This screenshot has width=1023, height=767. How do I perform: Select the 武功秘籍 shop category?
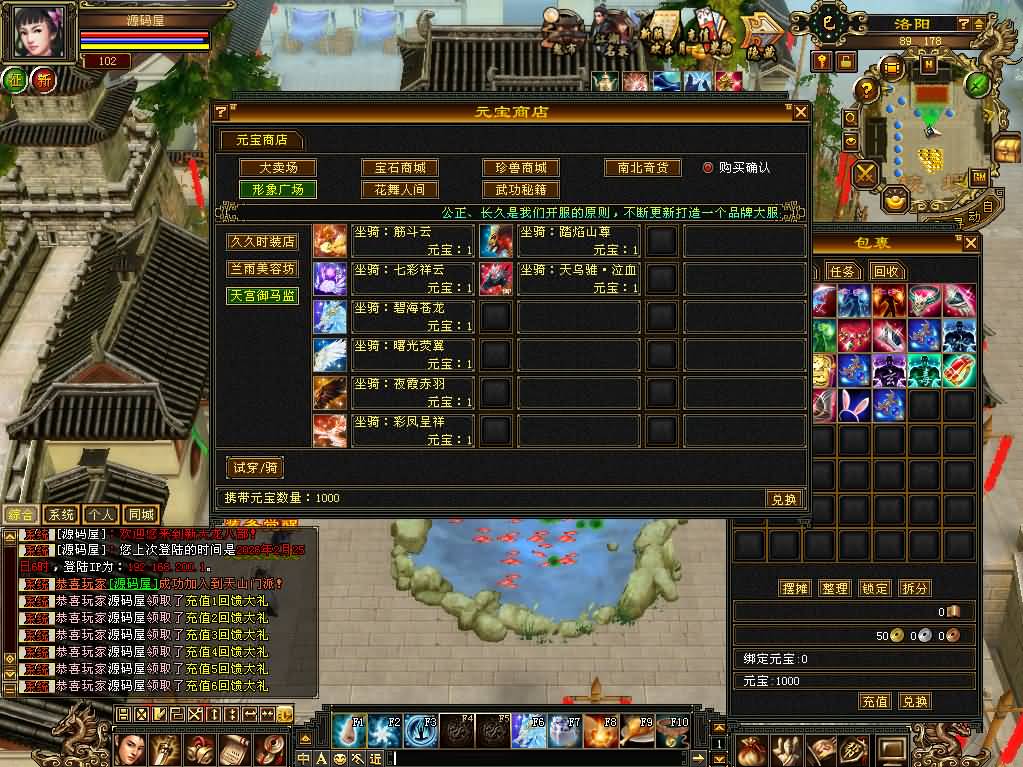click(x=521, y=189)
